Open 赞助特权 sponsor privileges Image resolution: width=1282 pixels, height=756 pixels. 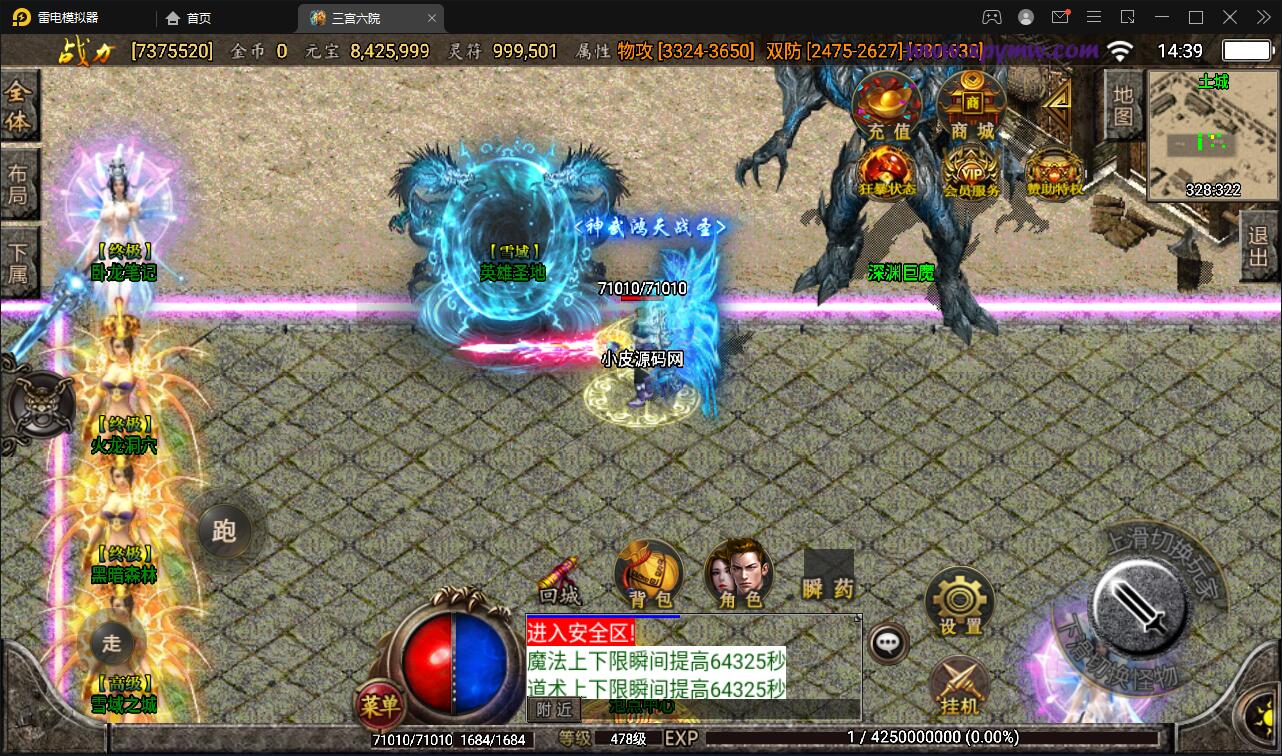click(1054, 174)
